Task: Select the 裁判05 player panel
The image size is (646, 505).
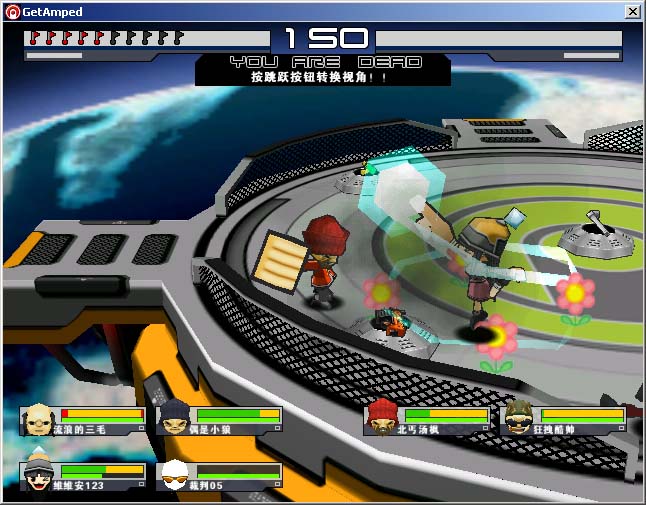Action: (x=219, y=476)
